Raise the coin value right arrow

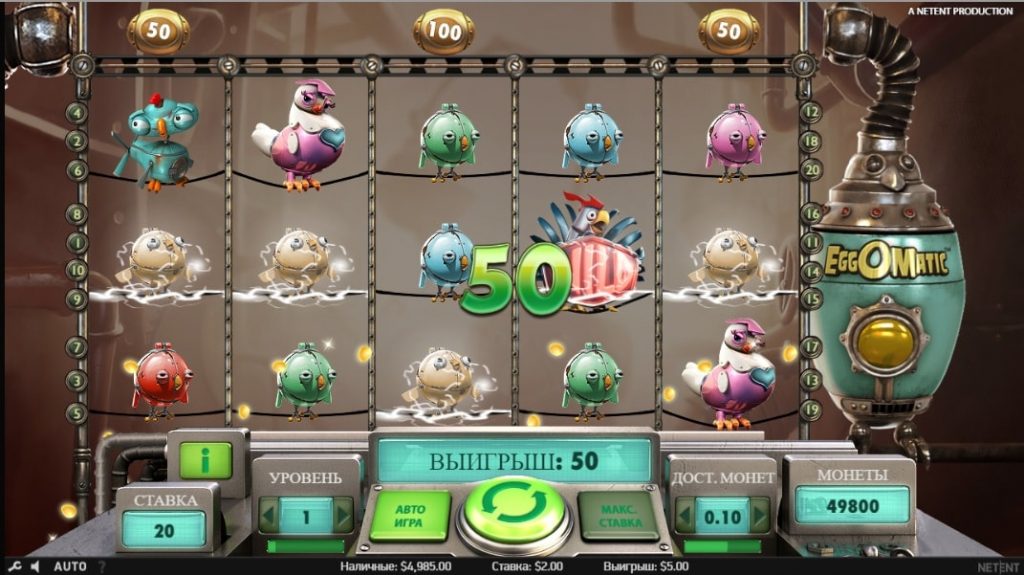click(x=761, y=517)
